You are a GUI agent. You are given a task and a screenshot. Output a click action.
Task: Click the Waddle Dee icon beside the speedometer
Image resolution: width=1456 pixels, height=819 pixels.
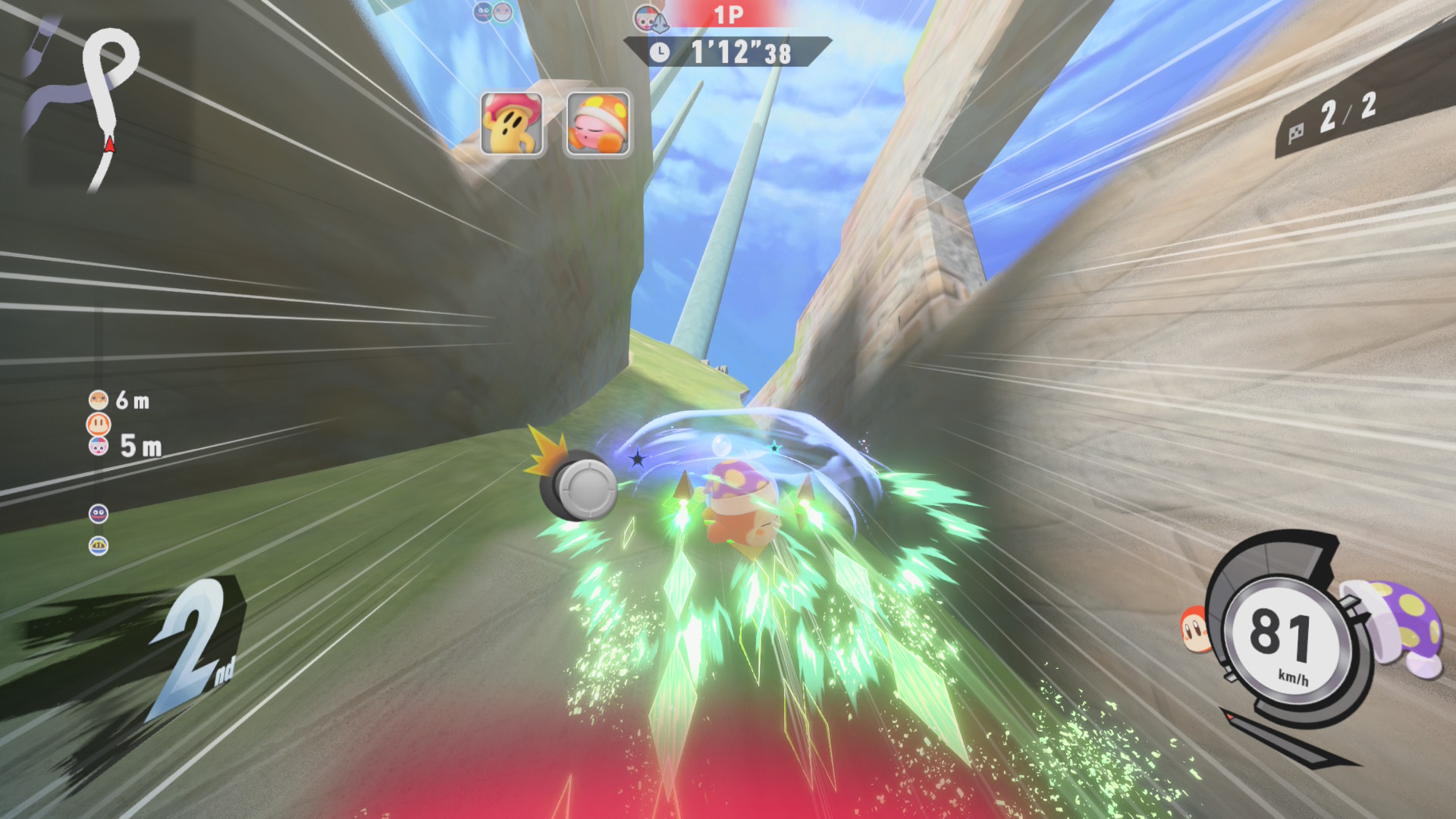pyautogui.click(x=1196, y=629)
